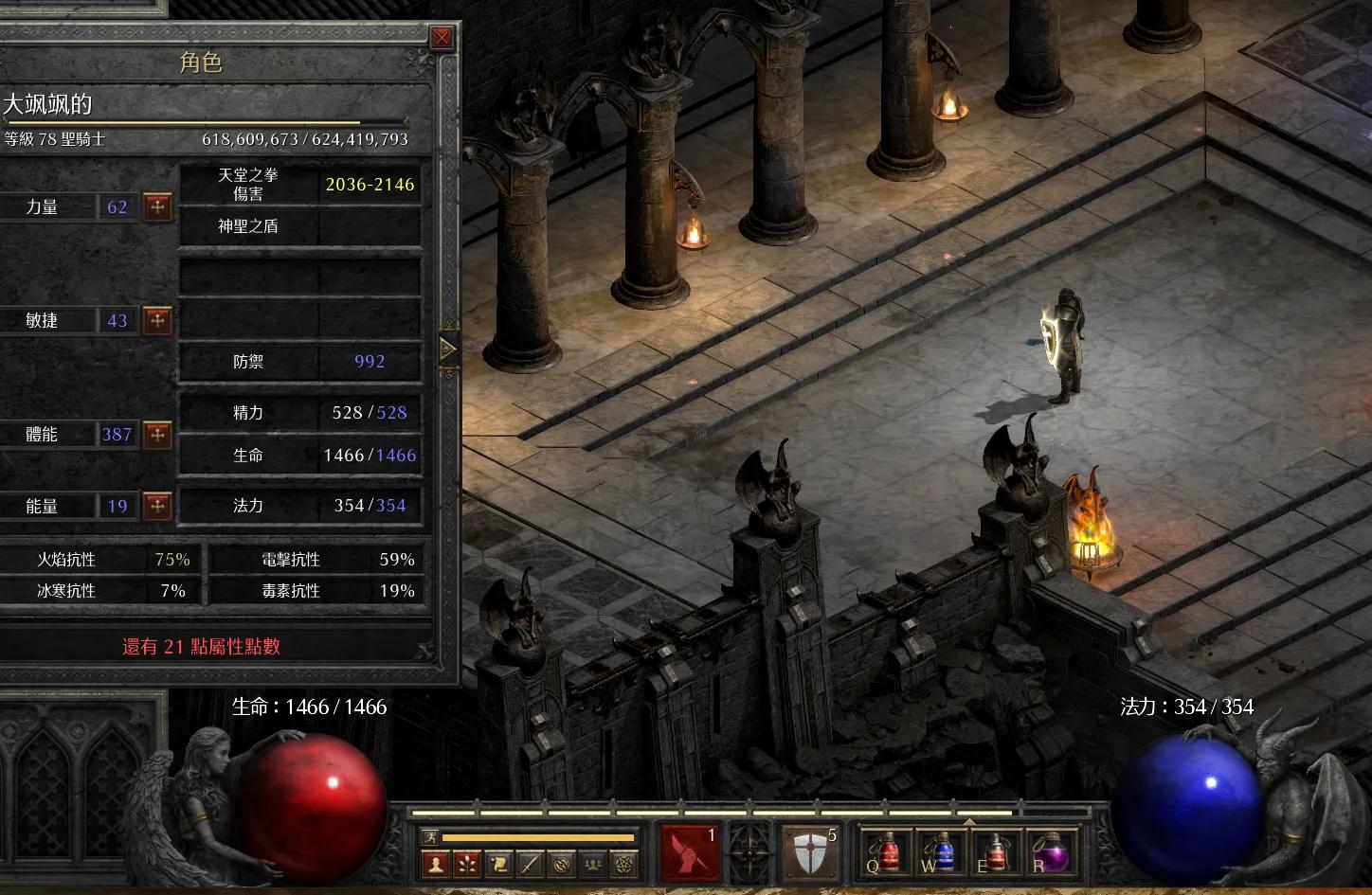Add a point to Dexterity

[157, 320]
